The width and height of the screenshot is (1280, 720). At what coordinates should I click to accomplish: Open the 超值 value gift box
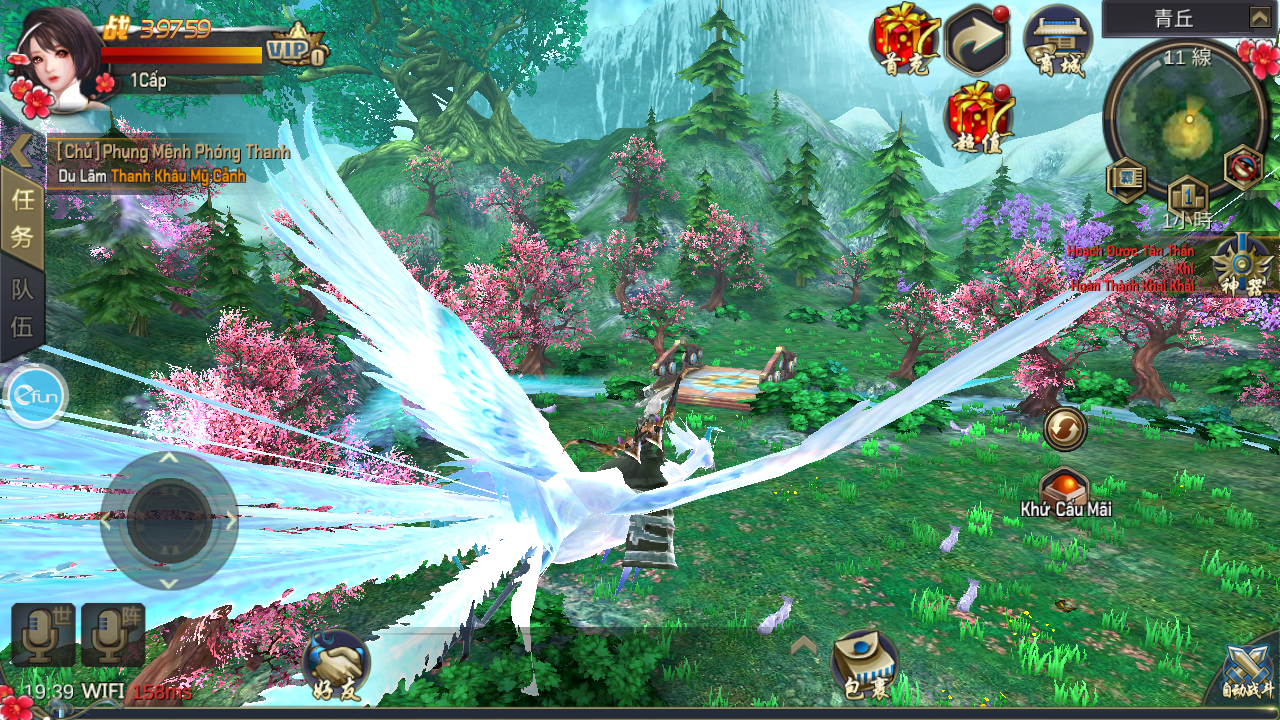[x=980, y=115]
